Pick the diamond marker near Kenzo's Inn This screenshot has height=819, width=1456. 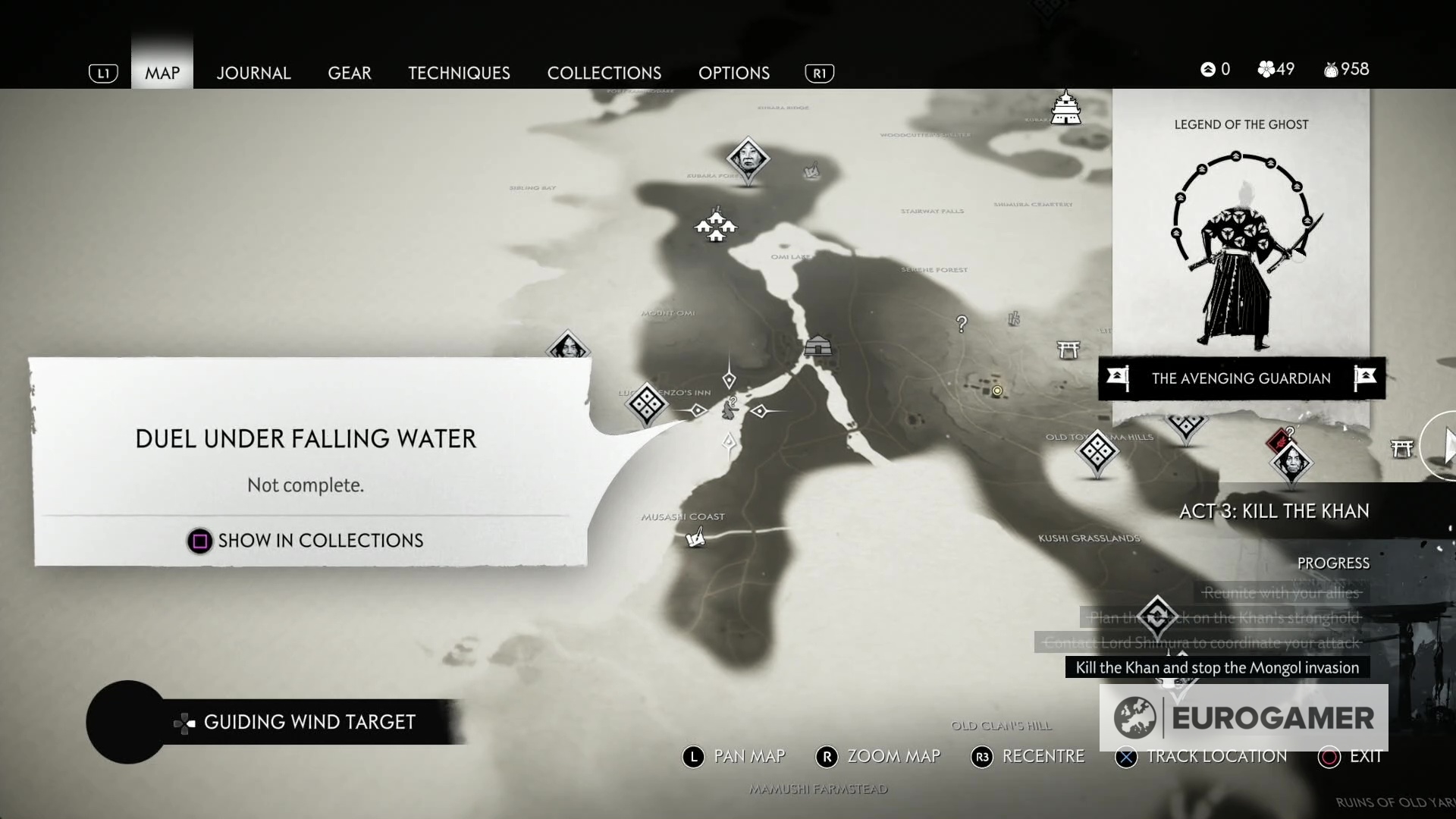click(647, 403)
